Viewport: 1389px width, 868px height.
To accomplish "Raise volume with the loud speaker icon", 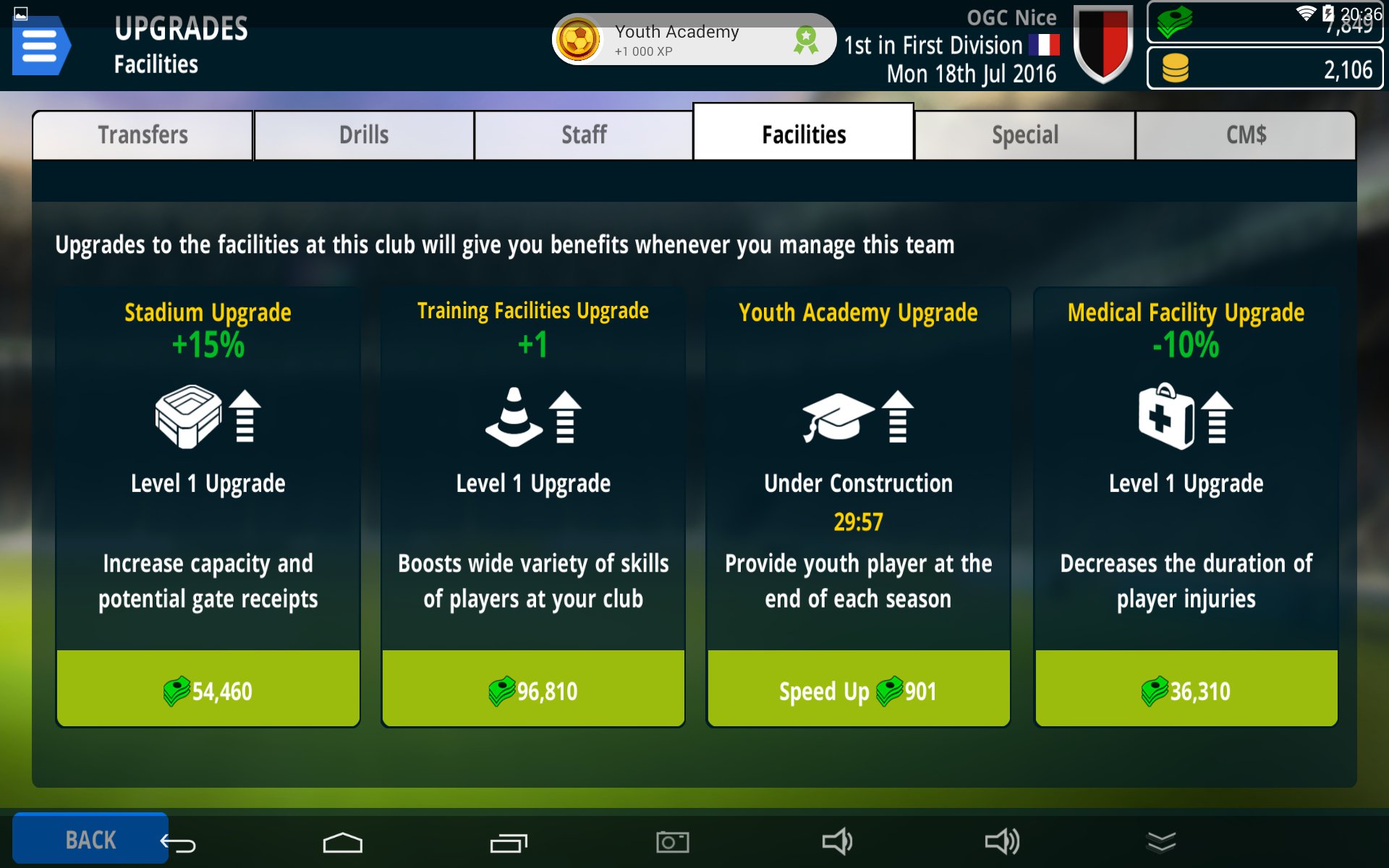I will pyautogui.click(x=1002, y=842).
